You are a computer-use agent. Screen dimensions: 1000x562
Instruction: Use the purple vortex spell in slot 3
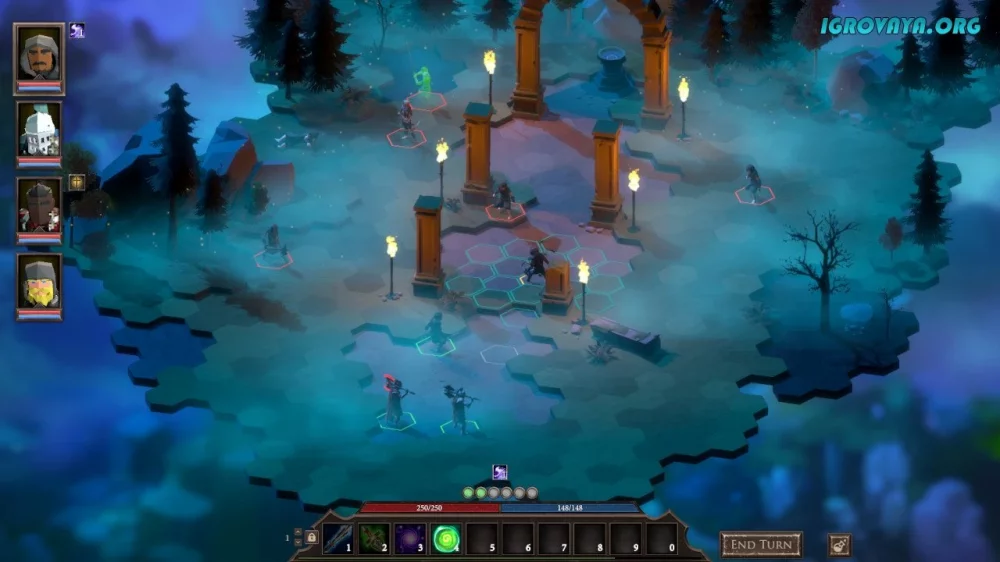pos(410,538)
